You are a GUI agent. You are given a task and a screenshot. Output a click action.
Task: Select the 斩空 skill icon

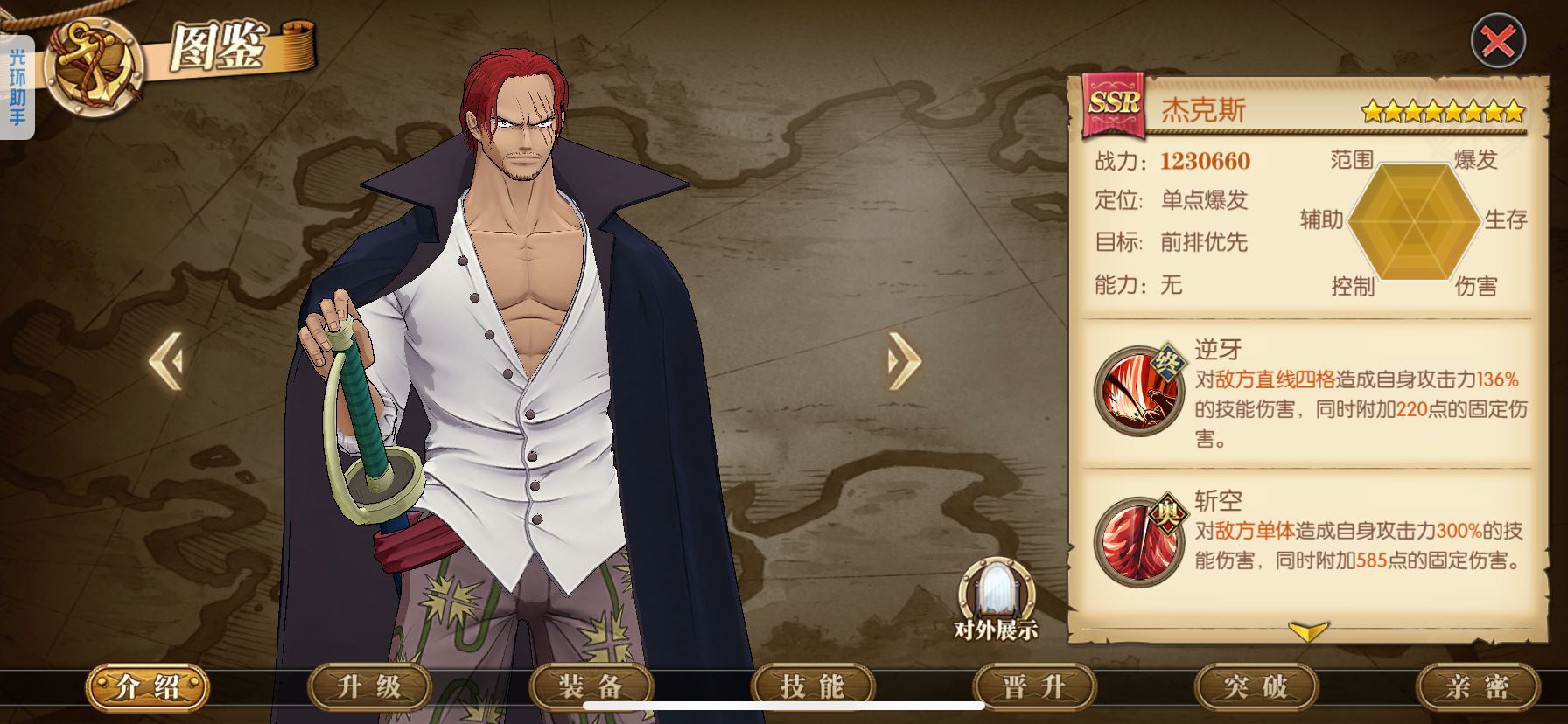(x=1138, y=540)
